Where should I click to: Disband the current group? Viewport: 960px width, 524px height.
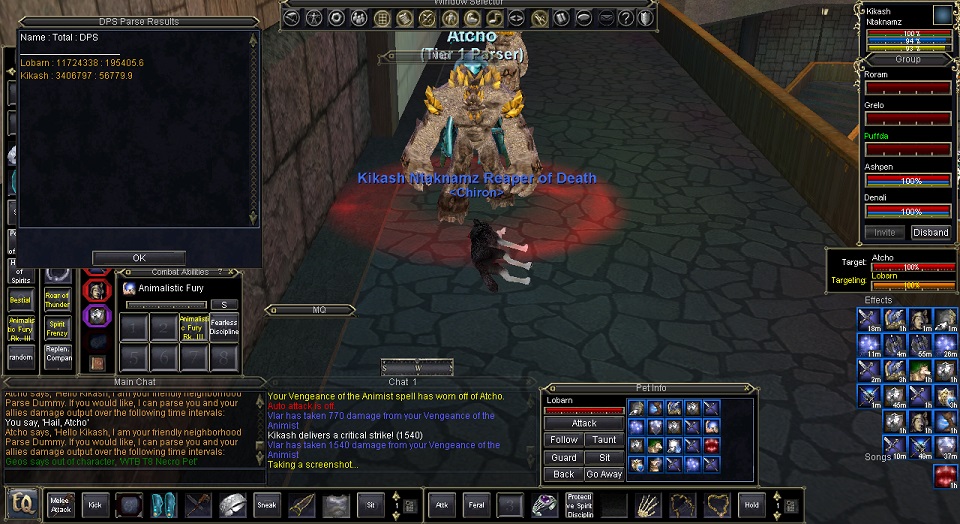pos(930,232)
